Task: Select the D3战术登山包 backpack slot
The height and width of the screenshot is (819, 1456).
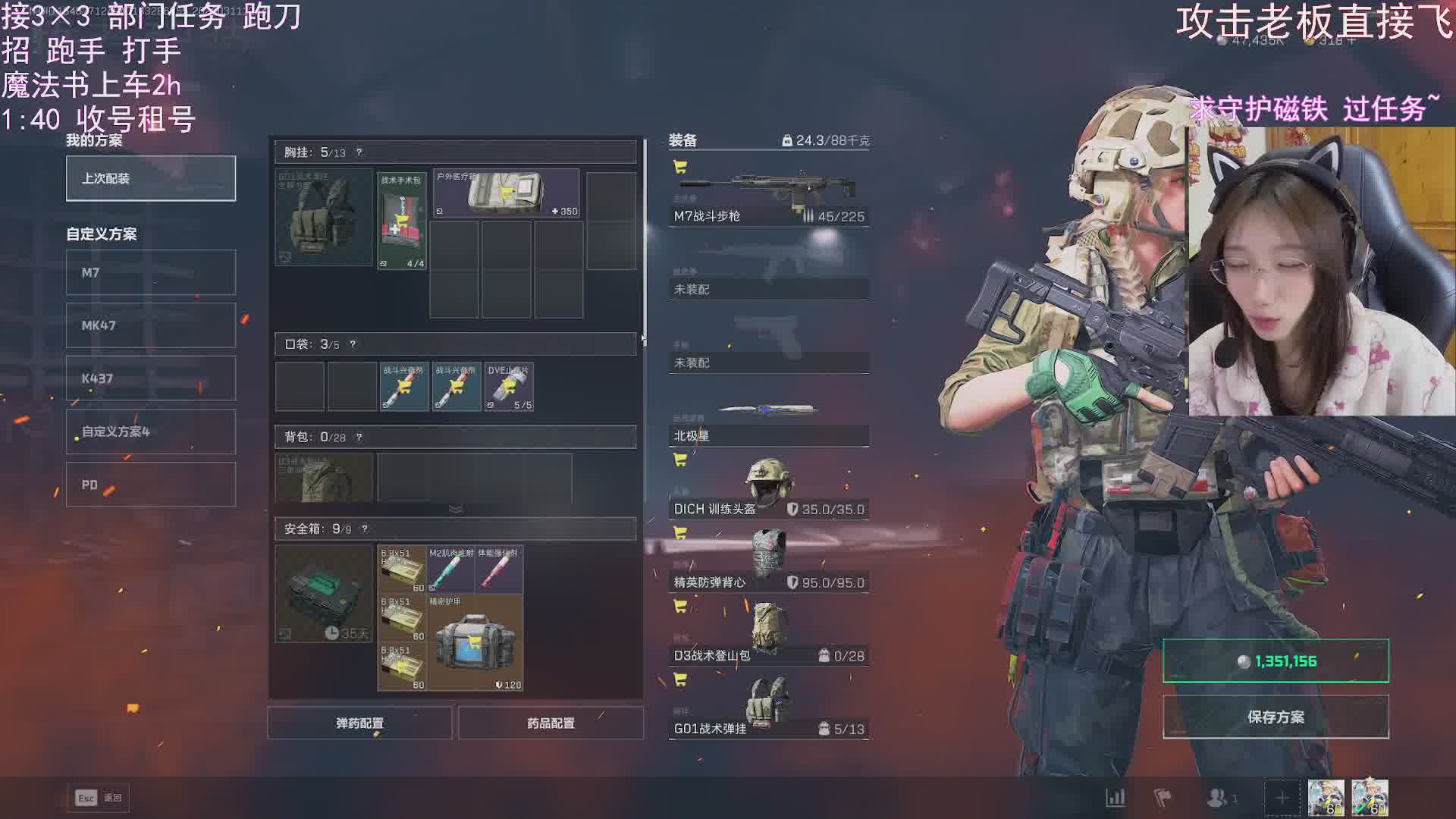Action: [768, 635]
